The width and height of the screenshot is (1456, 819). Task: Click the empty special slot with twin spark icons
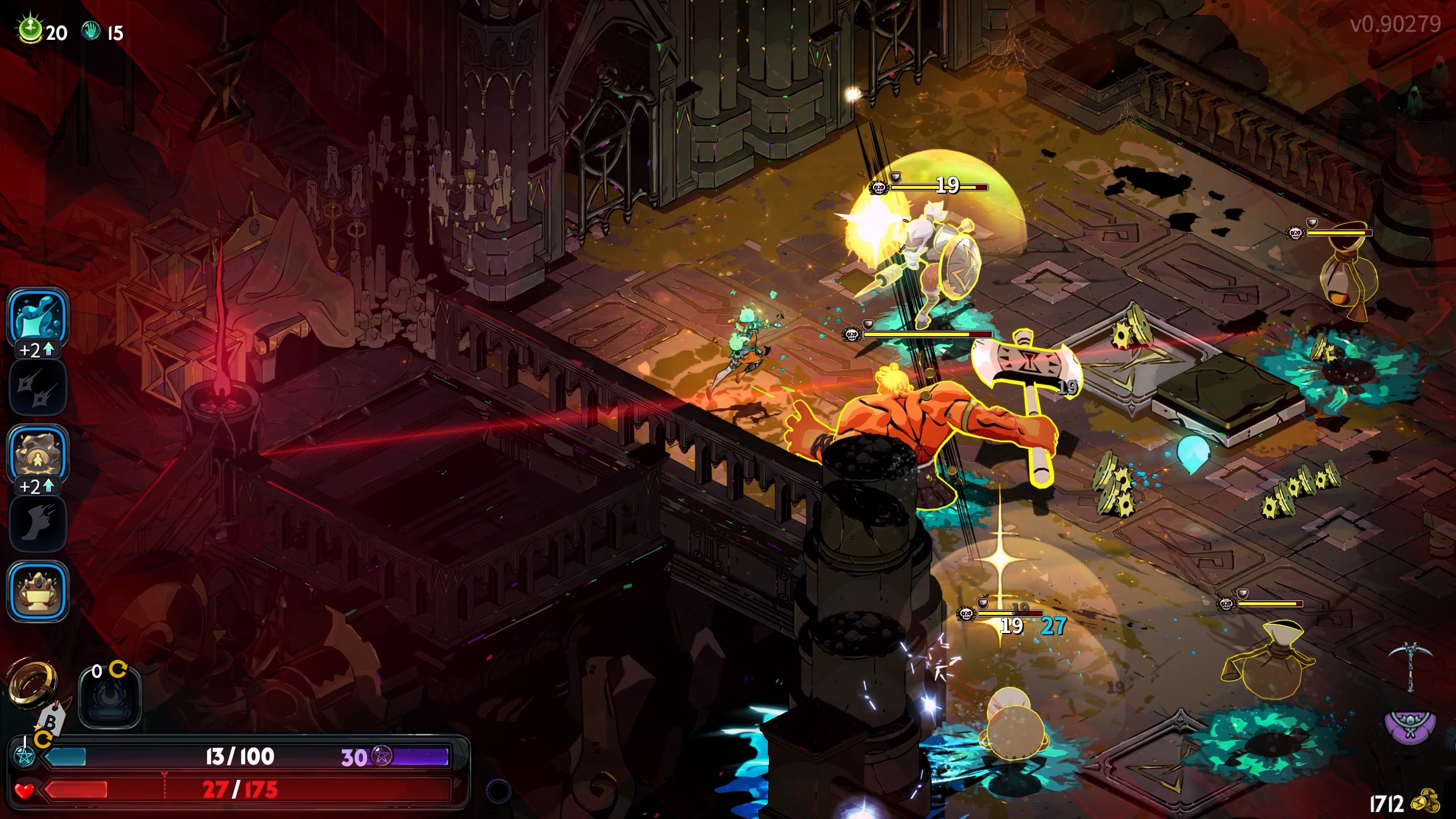point(38,387)
